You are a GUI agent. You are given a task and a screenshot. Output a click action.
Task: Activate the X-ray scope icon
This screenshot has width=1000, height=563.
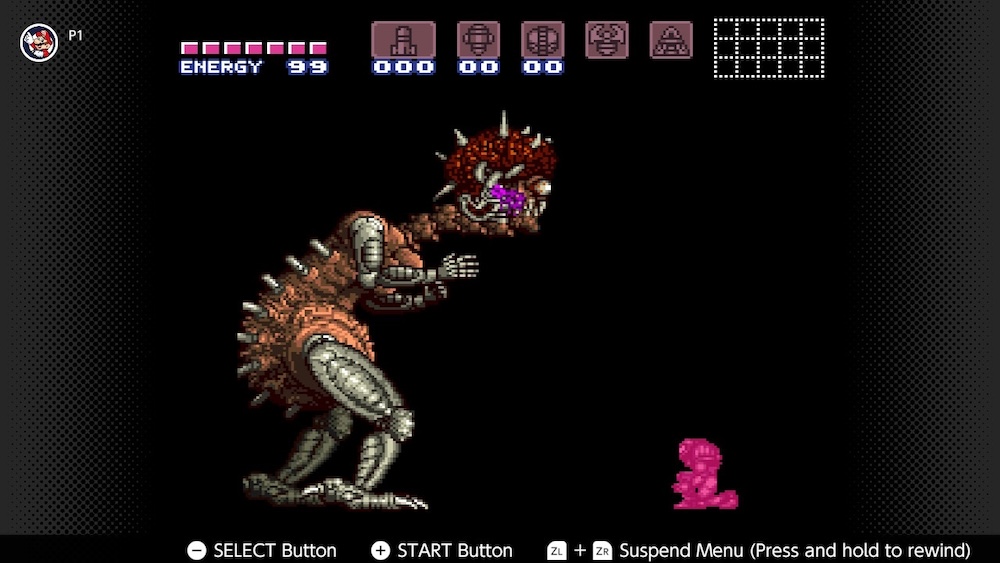(x=671, y=39)
